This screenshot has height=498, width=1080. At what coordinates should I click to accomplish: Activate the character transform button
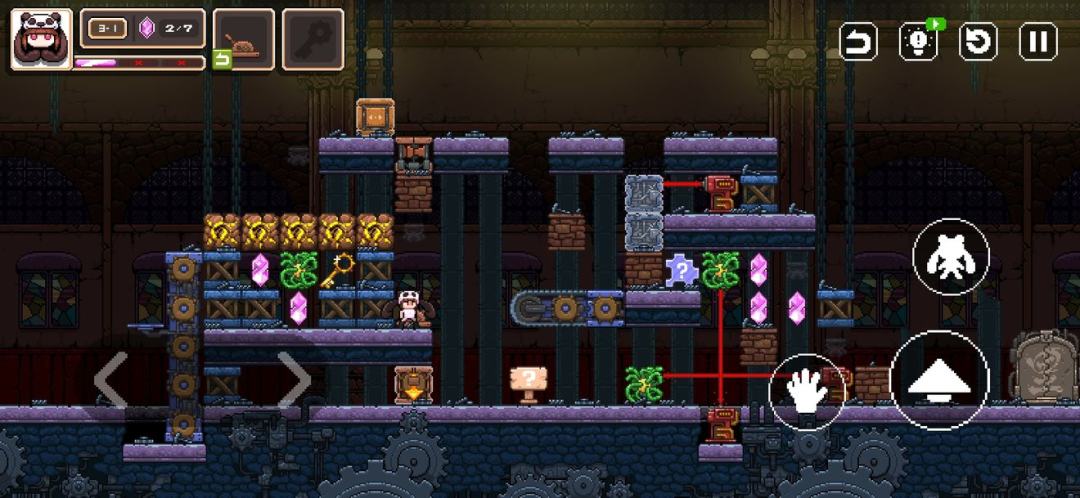coord(951,257)
